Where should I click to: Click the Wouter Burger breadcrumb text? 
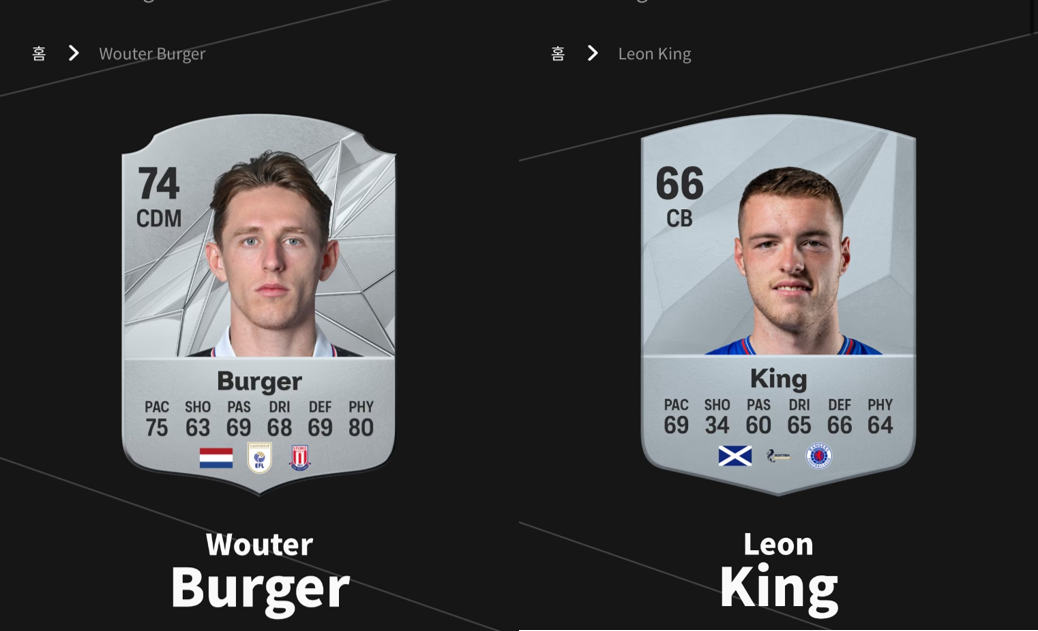152,54
